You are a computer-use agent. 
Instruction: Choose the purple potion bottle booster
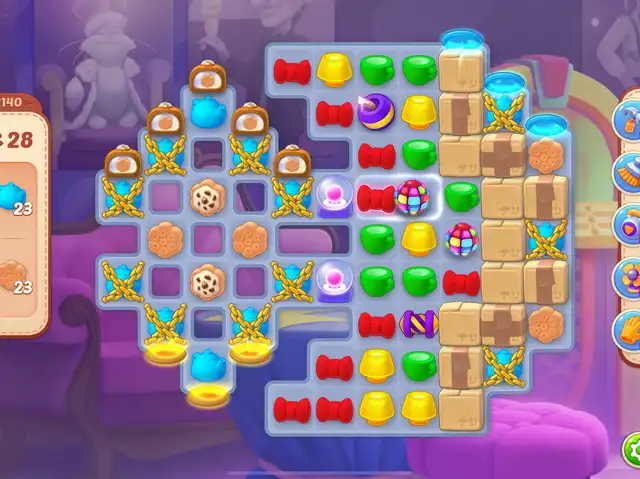(630, 220)
